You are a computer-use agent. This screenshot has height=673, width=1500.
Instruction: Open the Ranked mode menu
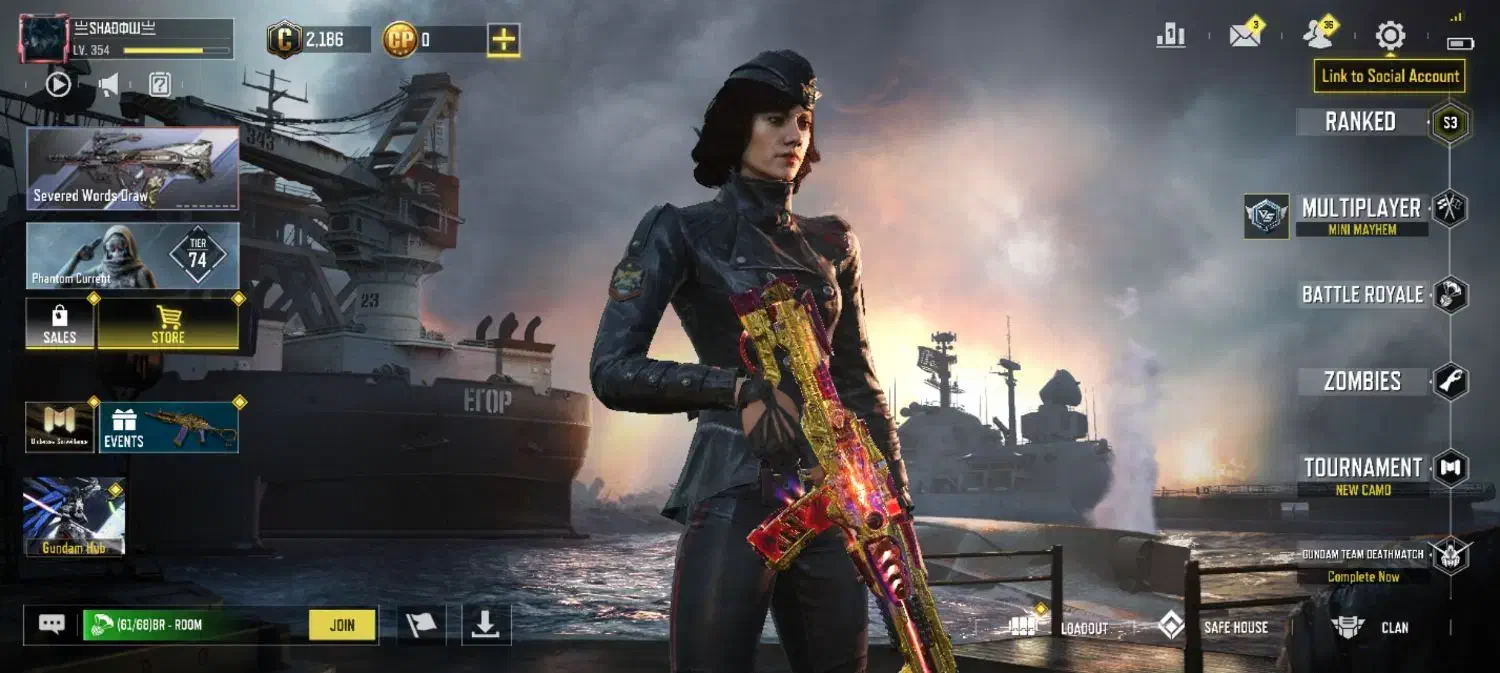[1361, 122]
